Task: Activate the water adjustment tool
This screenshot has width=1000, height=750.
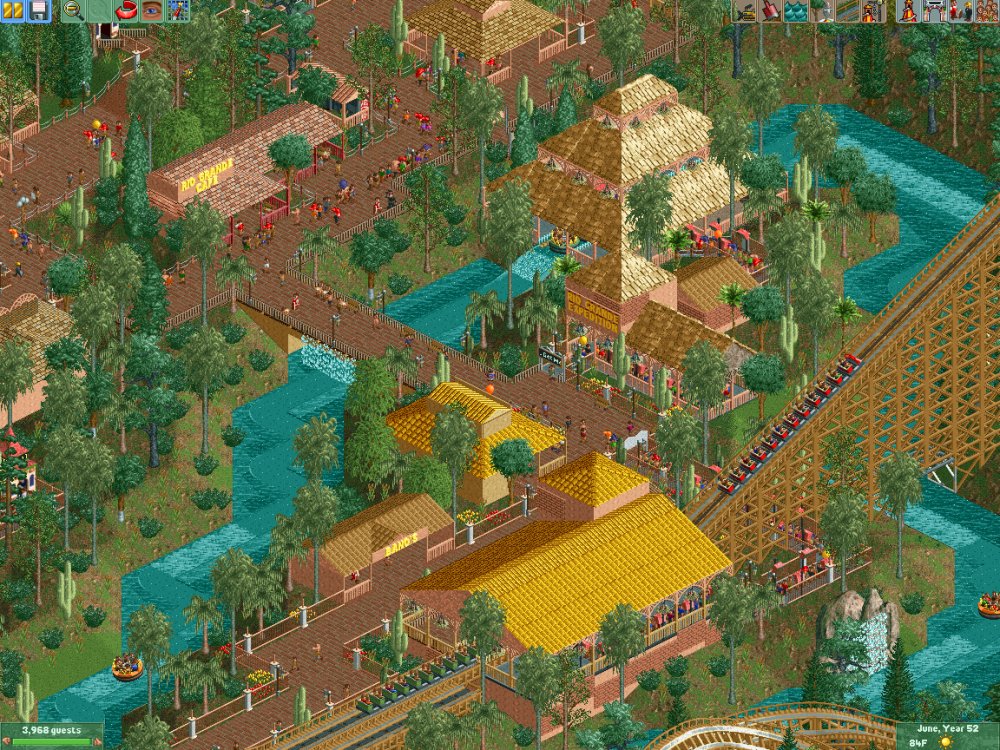Action: point(795,11)
